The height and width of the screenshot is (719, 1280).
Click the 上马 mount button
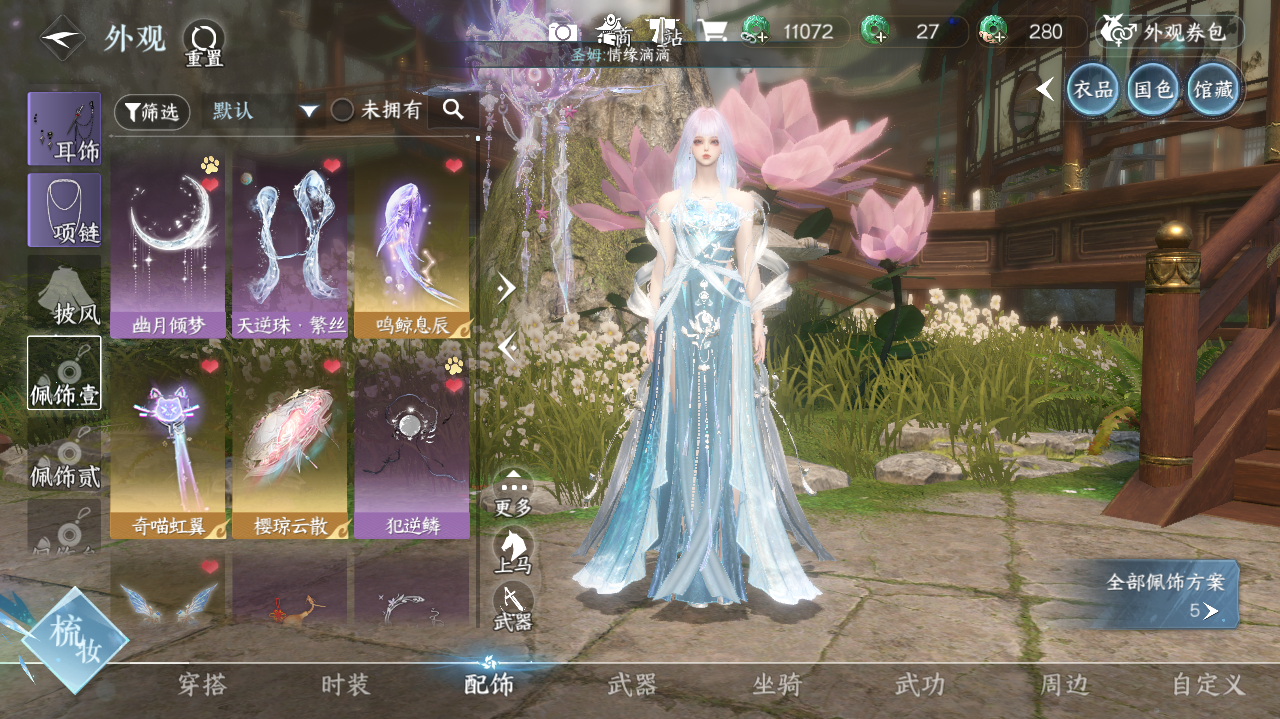(513, 549)
